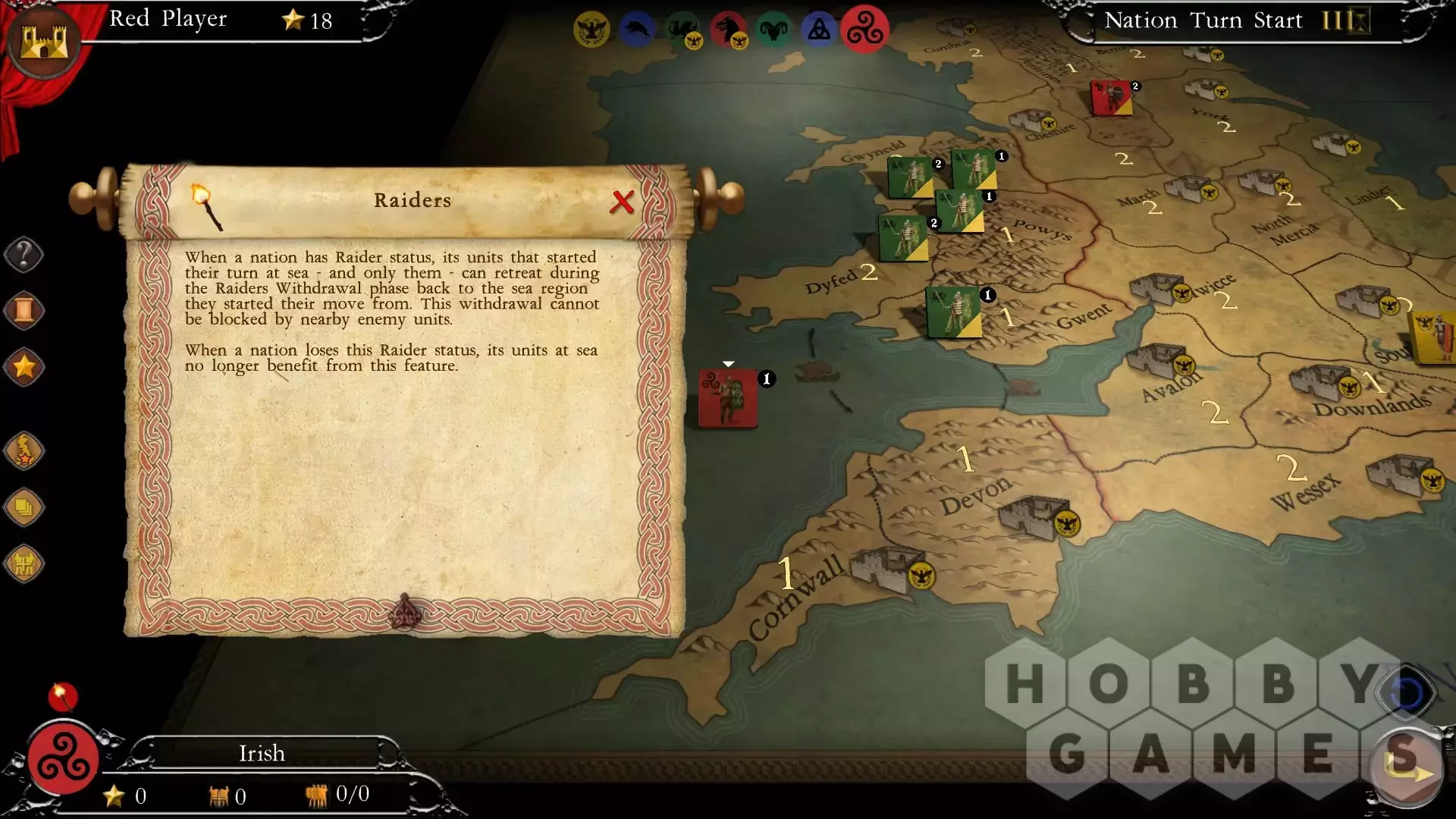
Task: Click the large Irish triskelion badge
Action: click(x=64, y=758)
